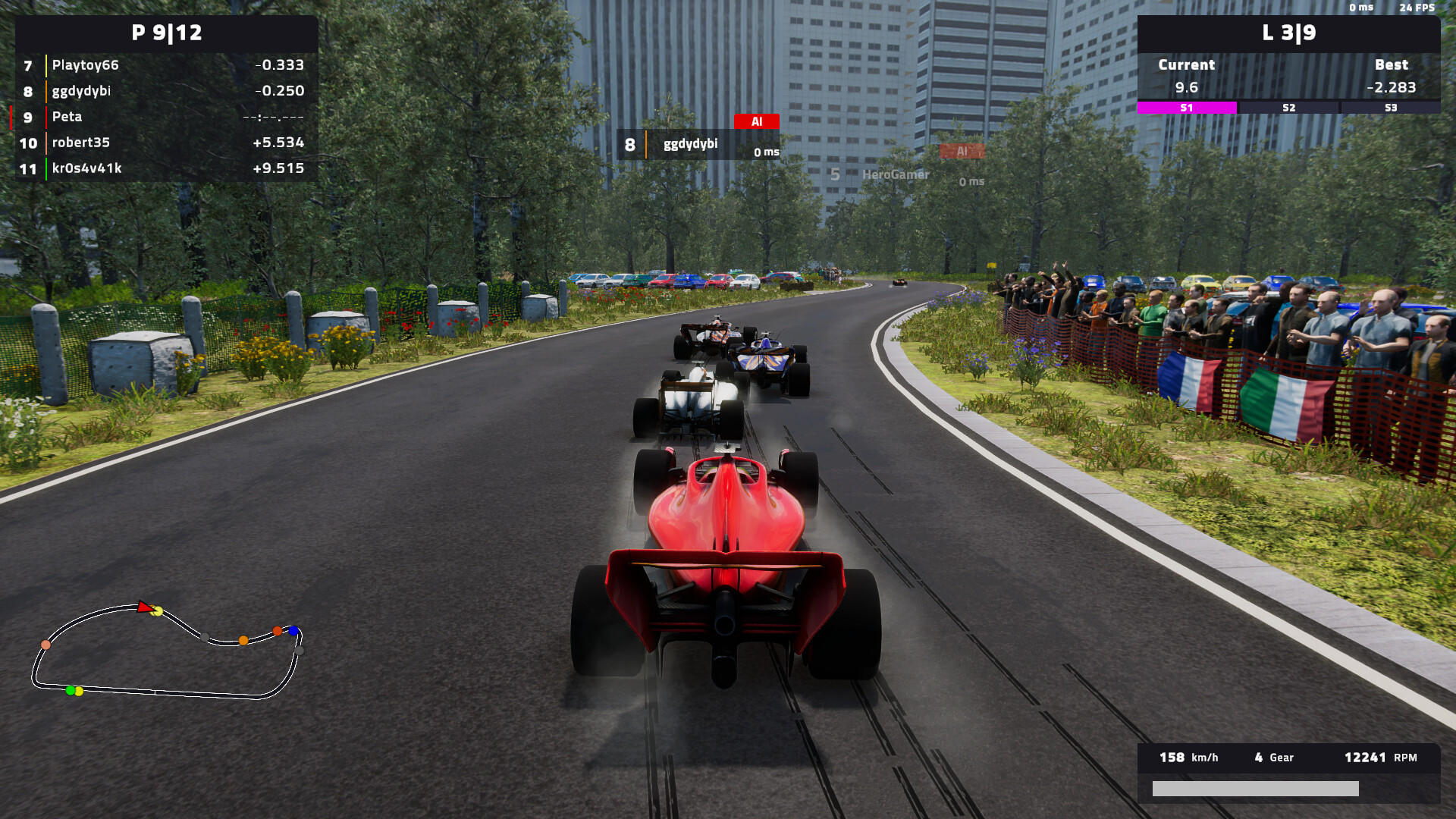Select the yellow checkpoint dot on track map

pos(158,611)
